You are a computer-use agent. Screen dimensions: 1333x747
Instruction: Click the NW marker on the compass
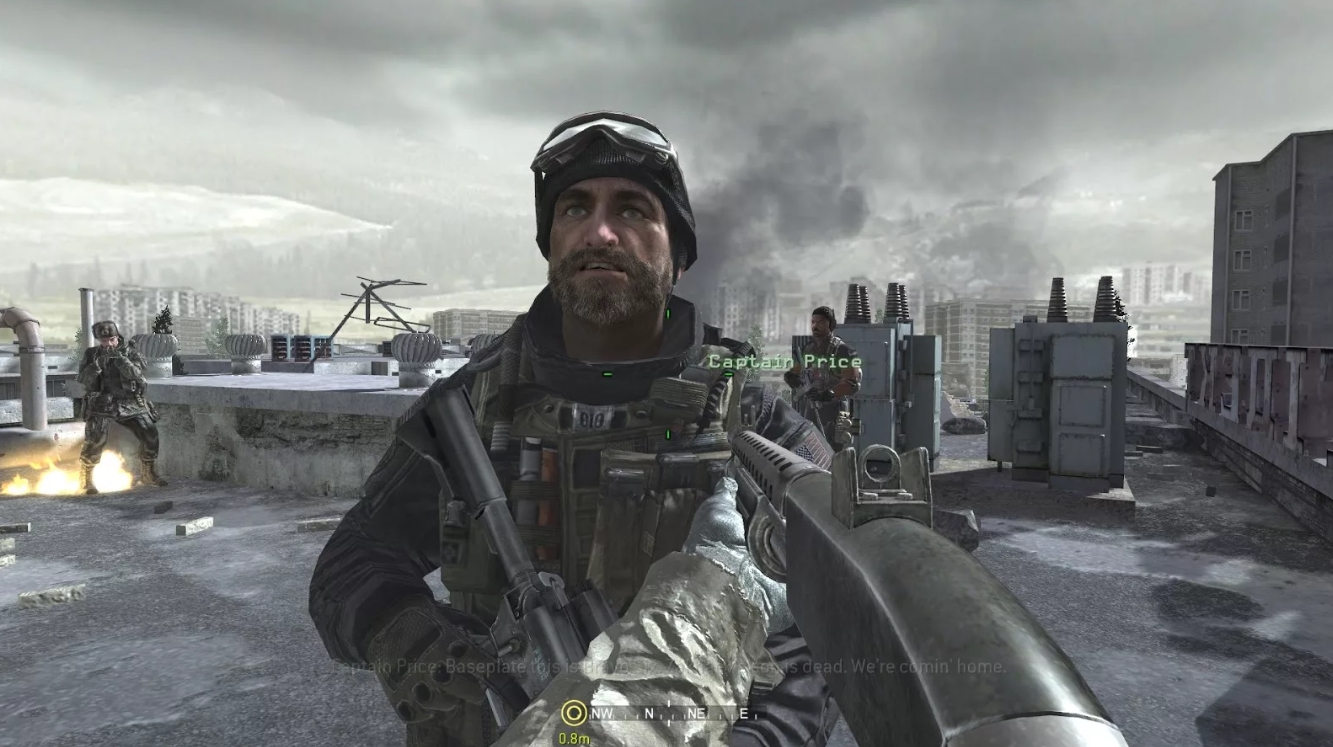tap(603, 713)
